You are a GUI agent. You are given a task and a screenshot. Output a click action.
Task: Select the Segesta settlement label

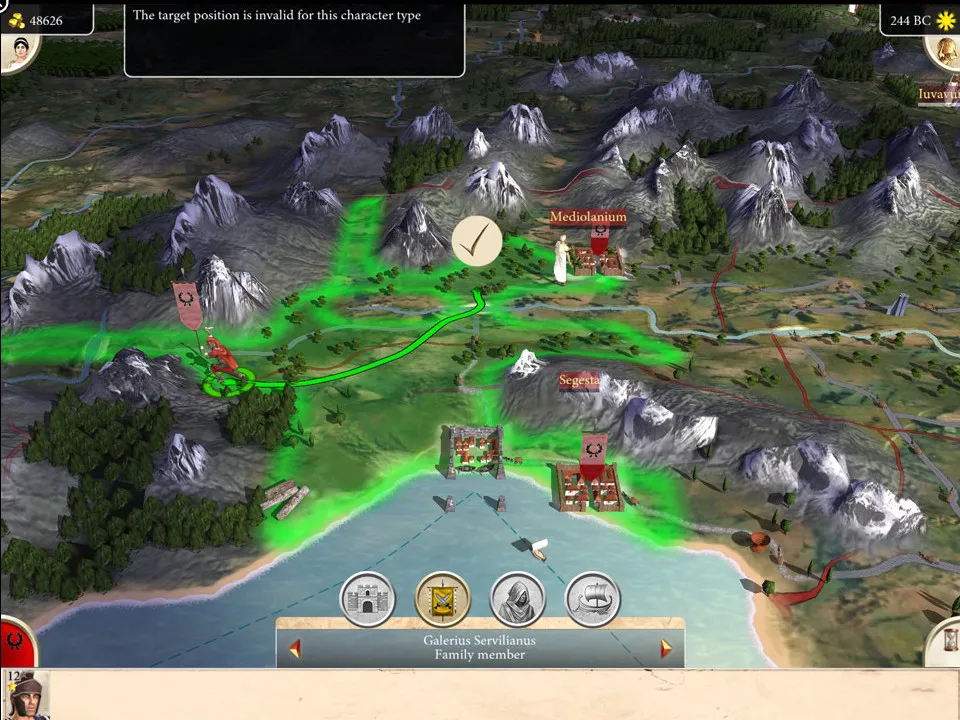[x=579, y=381]
